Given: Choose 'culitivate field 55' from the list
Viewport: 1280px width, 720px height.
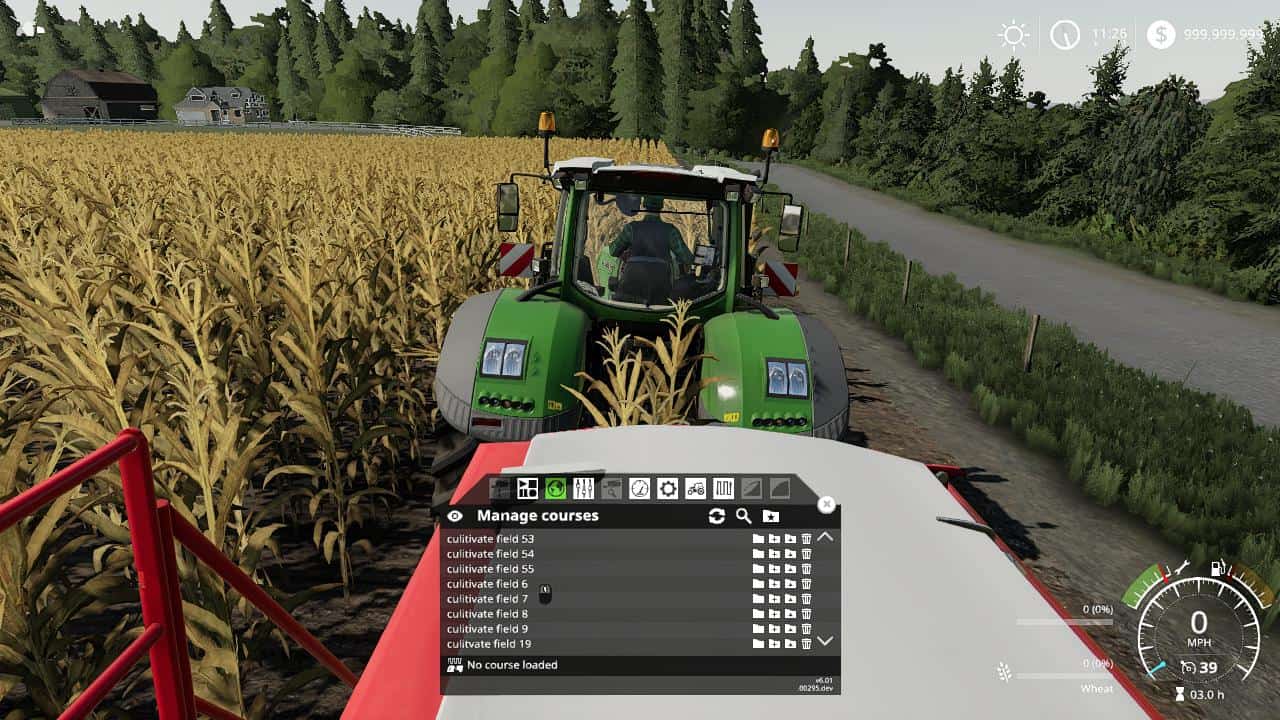Looking at the screenshot, I should click(490, 569).
